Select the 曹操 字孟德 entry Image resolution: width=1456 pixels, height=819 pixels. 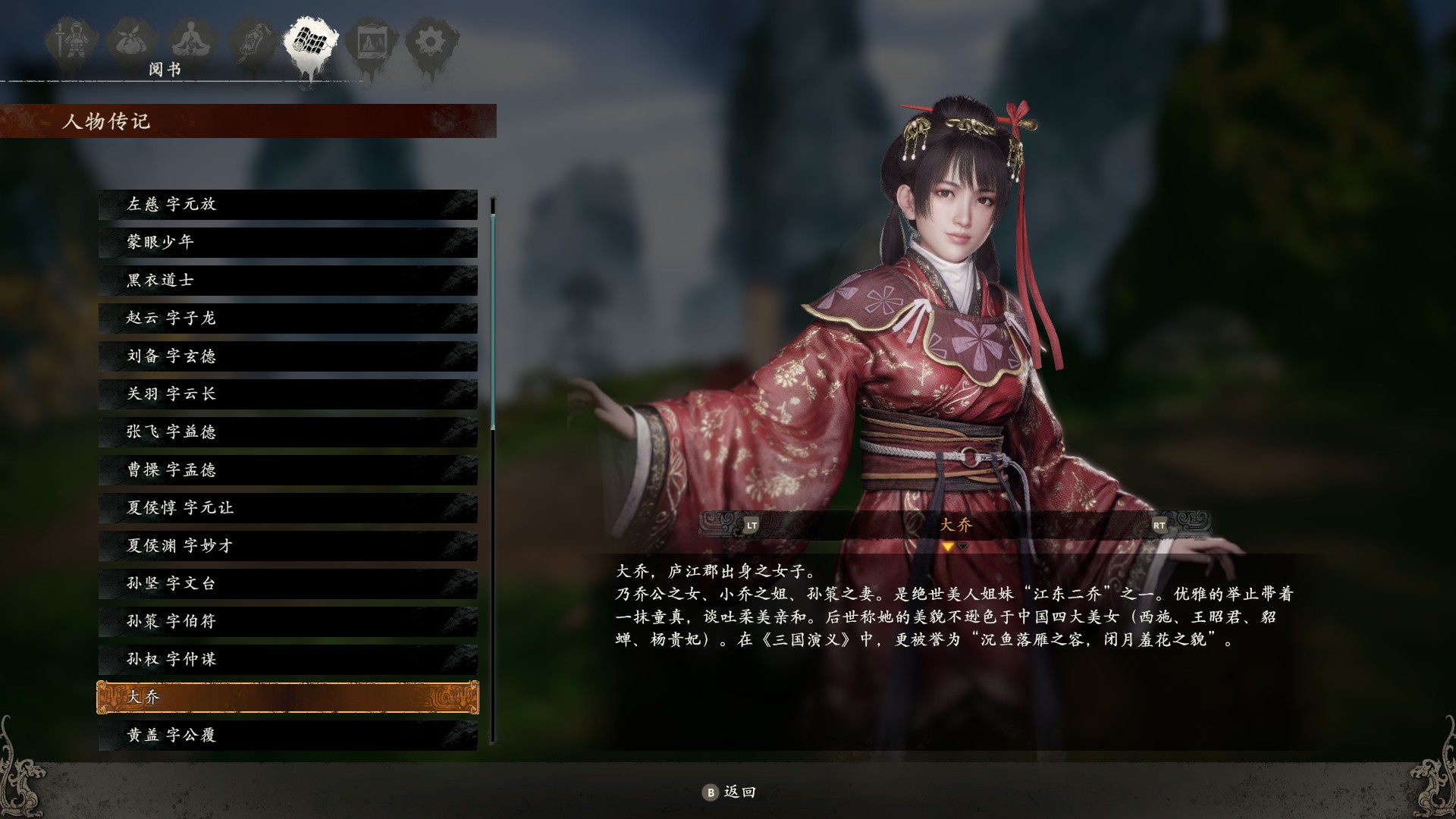288,469
